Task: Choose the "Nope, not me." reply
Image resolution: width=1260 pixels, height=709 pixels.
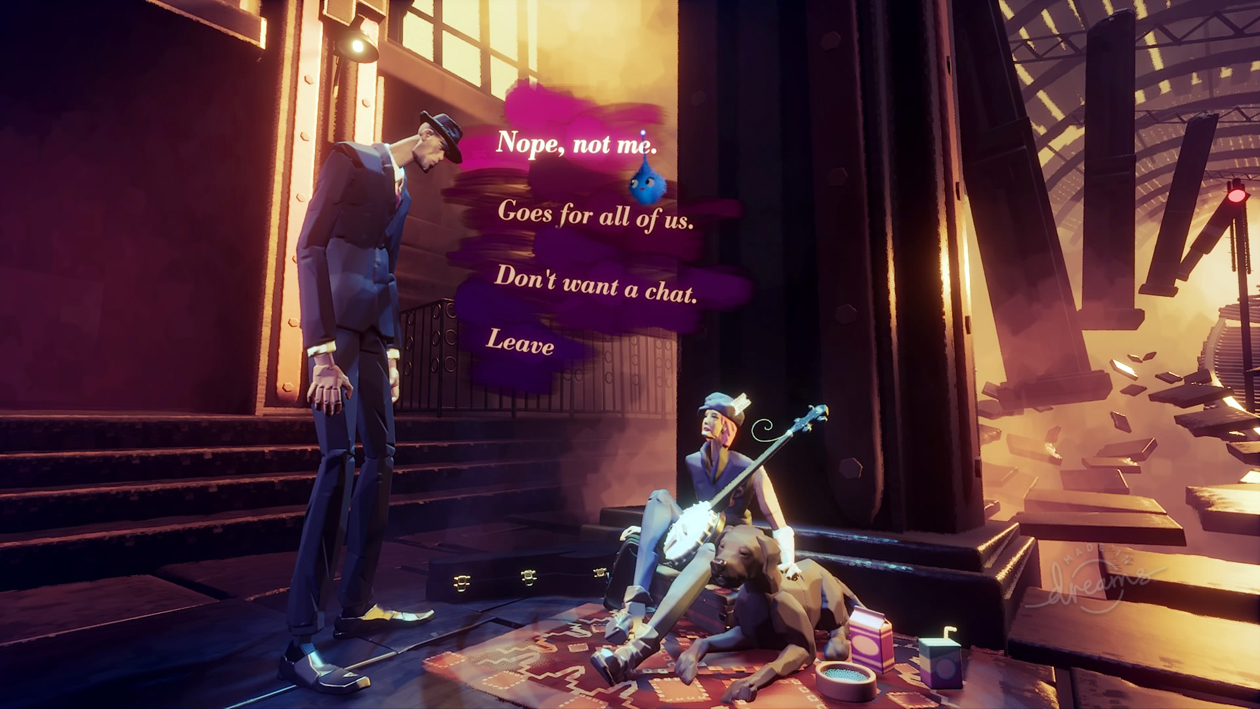Action: click(576, 144)
